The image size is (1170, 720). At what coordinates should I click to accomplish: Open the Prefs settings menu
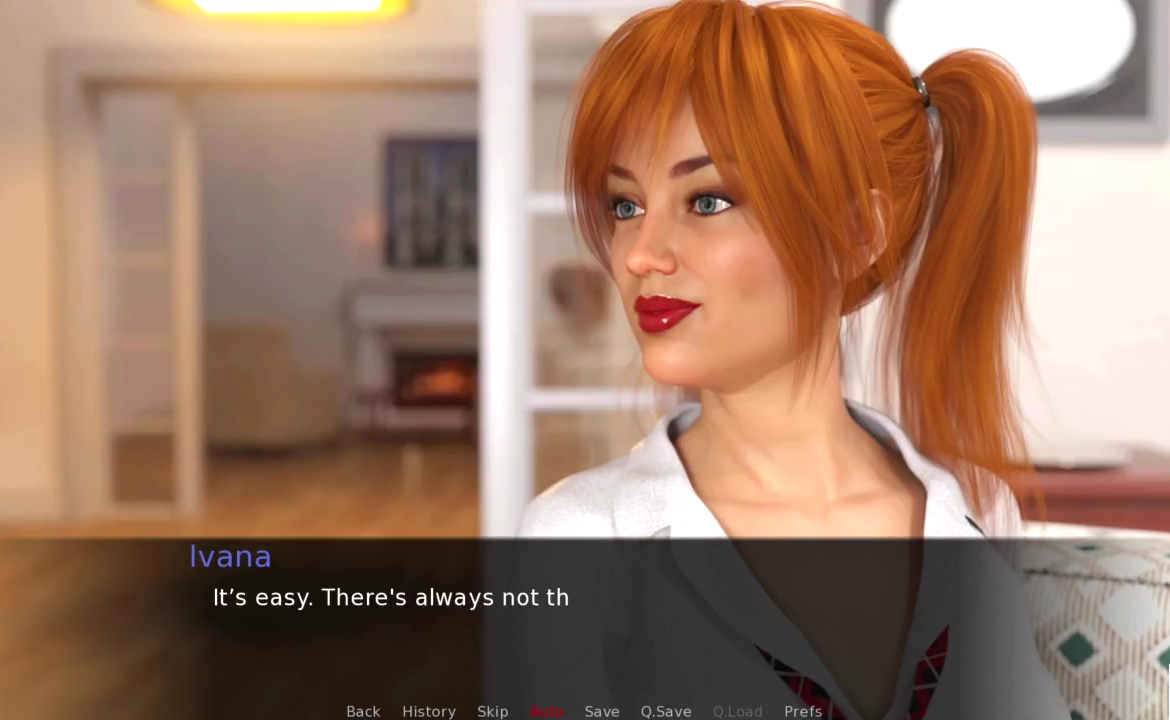point(803,711)
